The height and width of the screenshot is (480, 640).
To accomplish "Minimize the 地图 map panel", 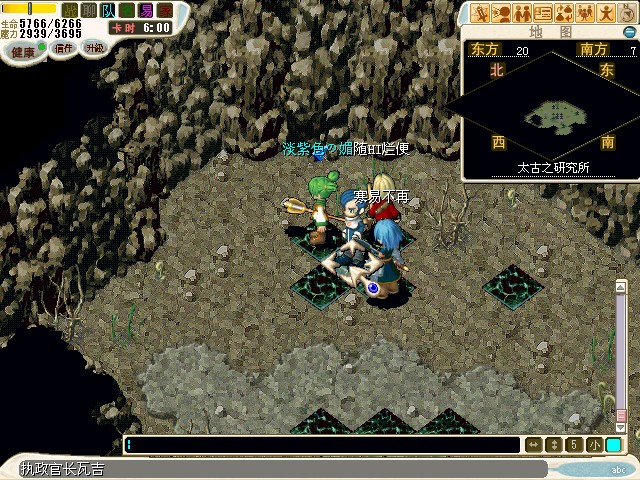I will 629,32.
